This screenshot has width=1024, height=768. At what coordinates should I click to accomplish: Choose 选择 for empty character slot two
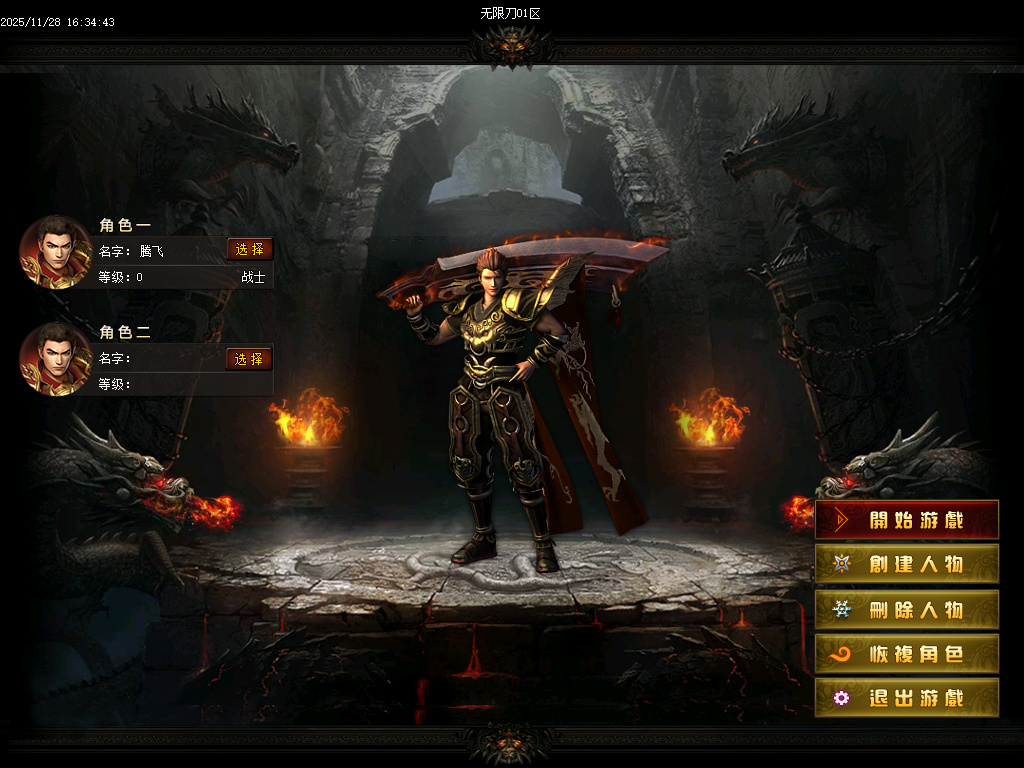pyautogui.click(x=249, y=359)
